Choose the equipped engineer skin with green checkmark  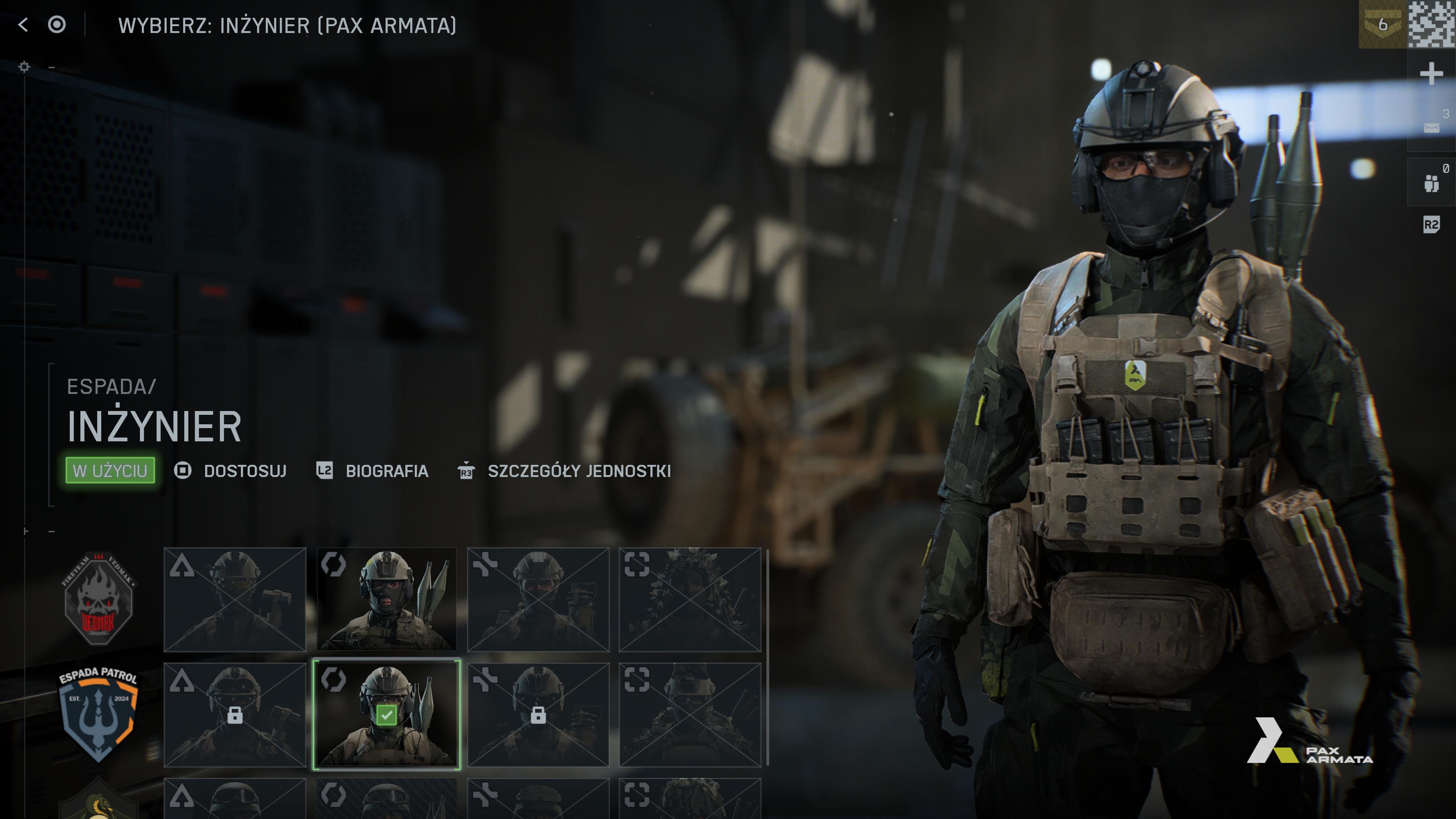tap(387, 714)
